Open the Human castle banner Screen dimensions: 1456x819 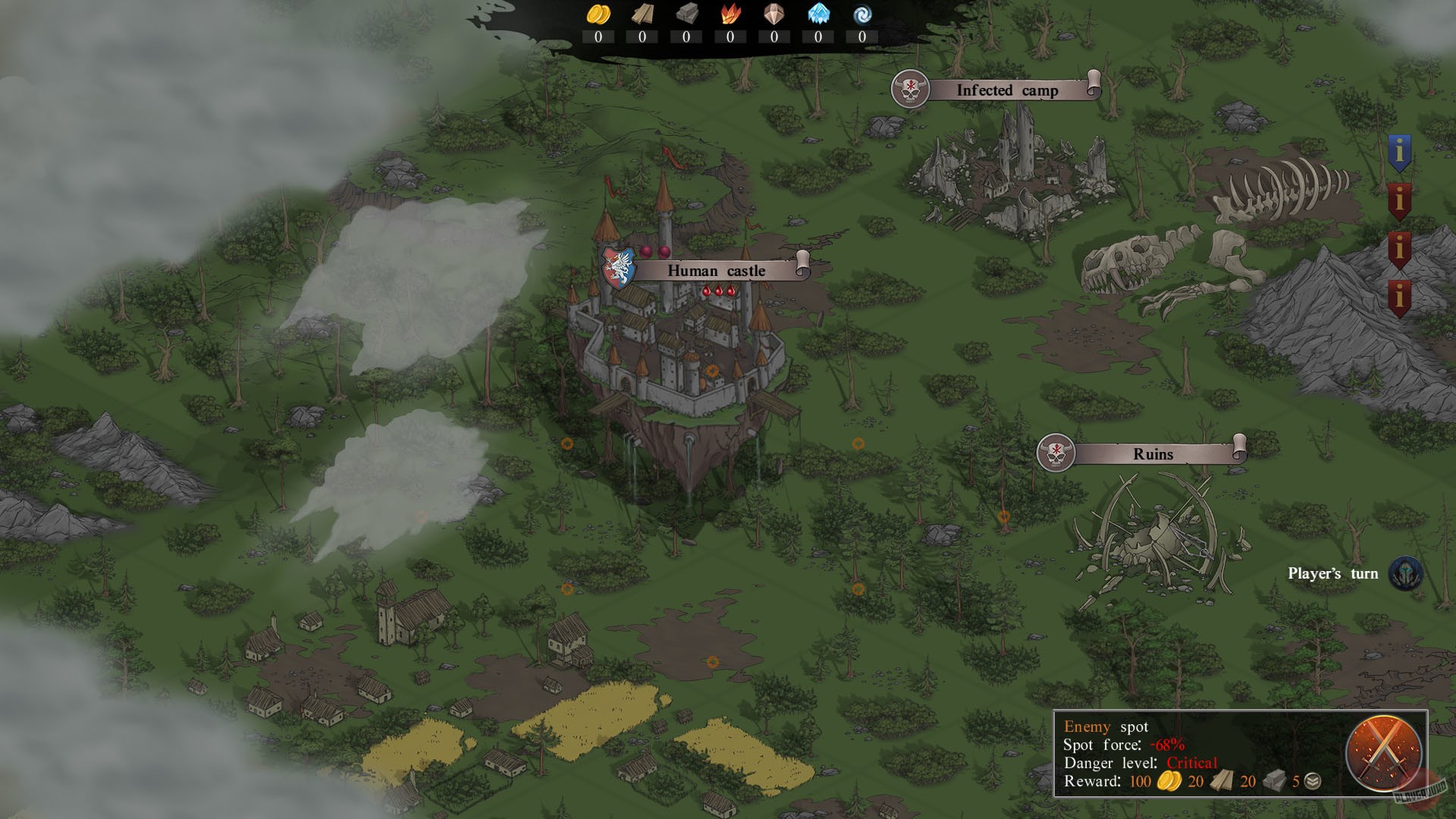tap(717, 270)
